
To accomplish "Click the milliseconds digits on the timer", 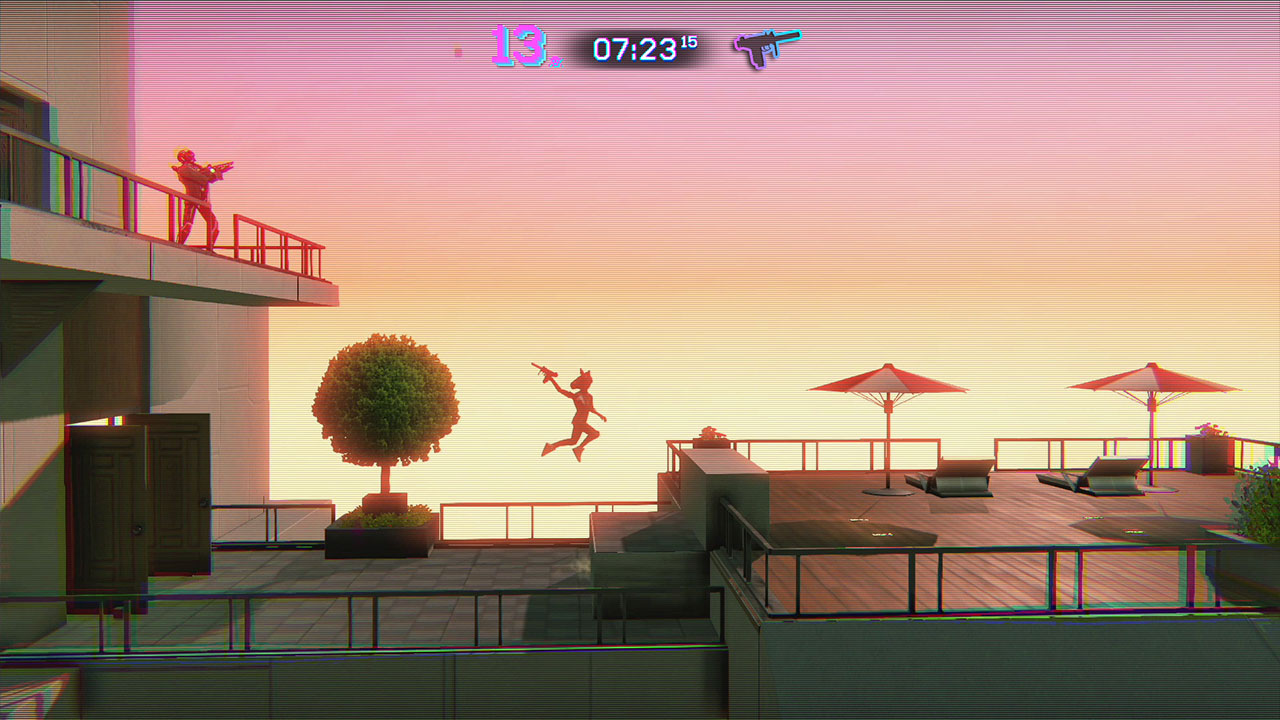I will [692, 40].
